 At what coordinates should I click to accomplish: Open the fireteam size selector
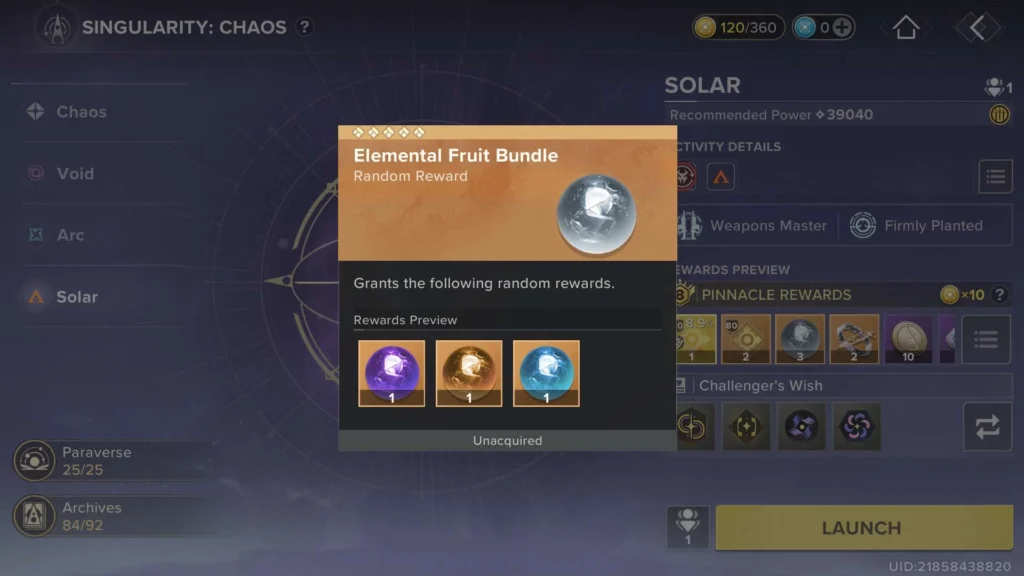688,527
